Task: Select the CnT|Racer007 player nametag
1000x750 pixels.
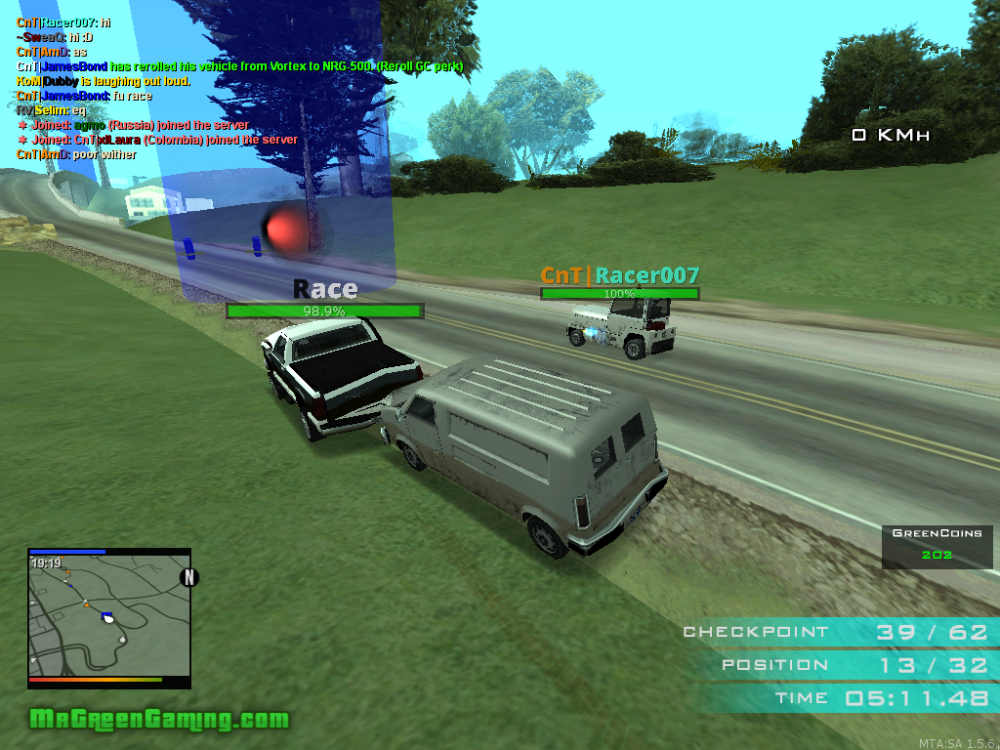Action: click(x=620, y=276)
